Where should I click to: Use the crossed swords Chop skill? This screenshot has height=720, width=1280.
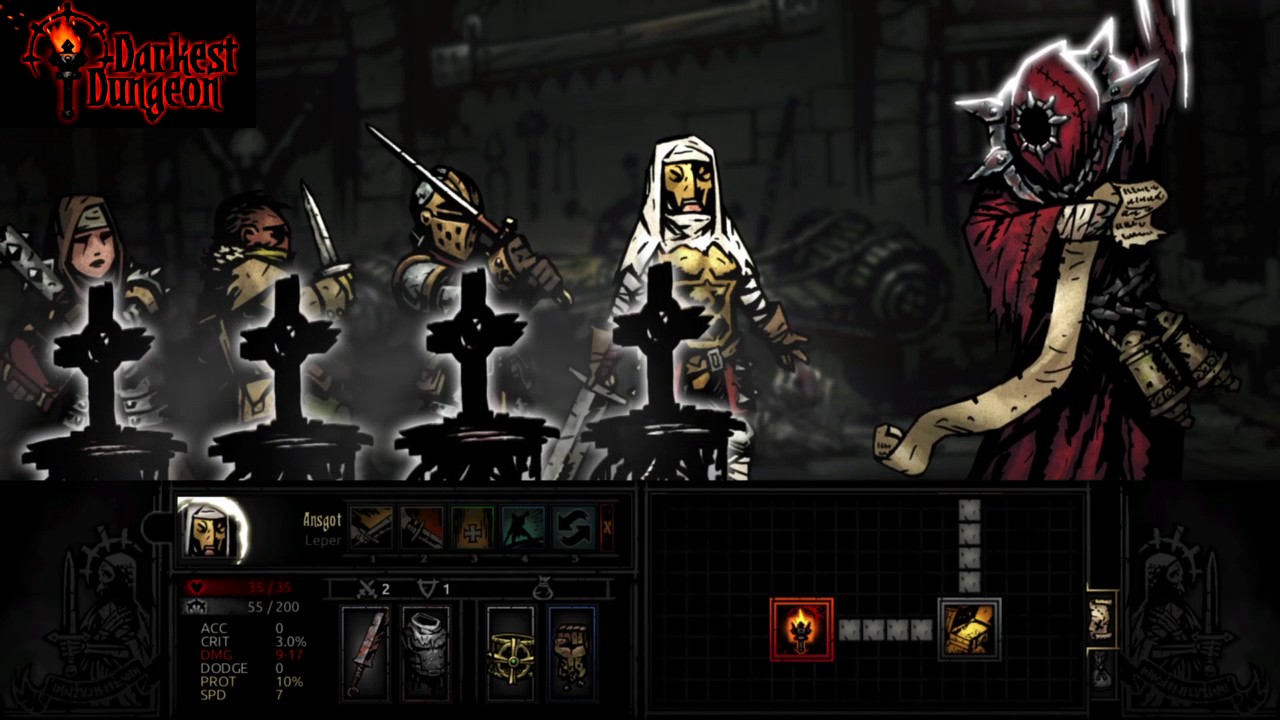click(x=371, y=527)
